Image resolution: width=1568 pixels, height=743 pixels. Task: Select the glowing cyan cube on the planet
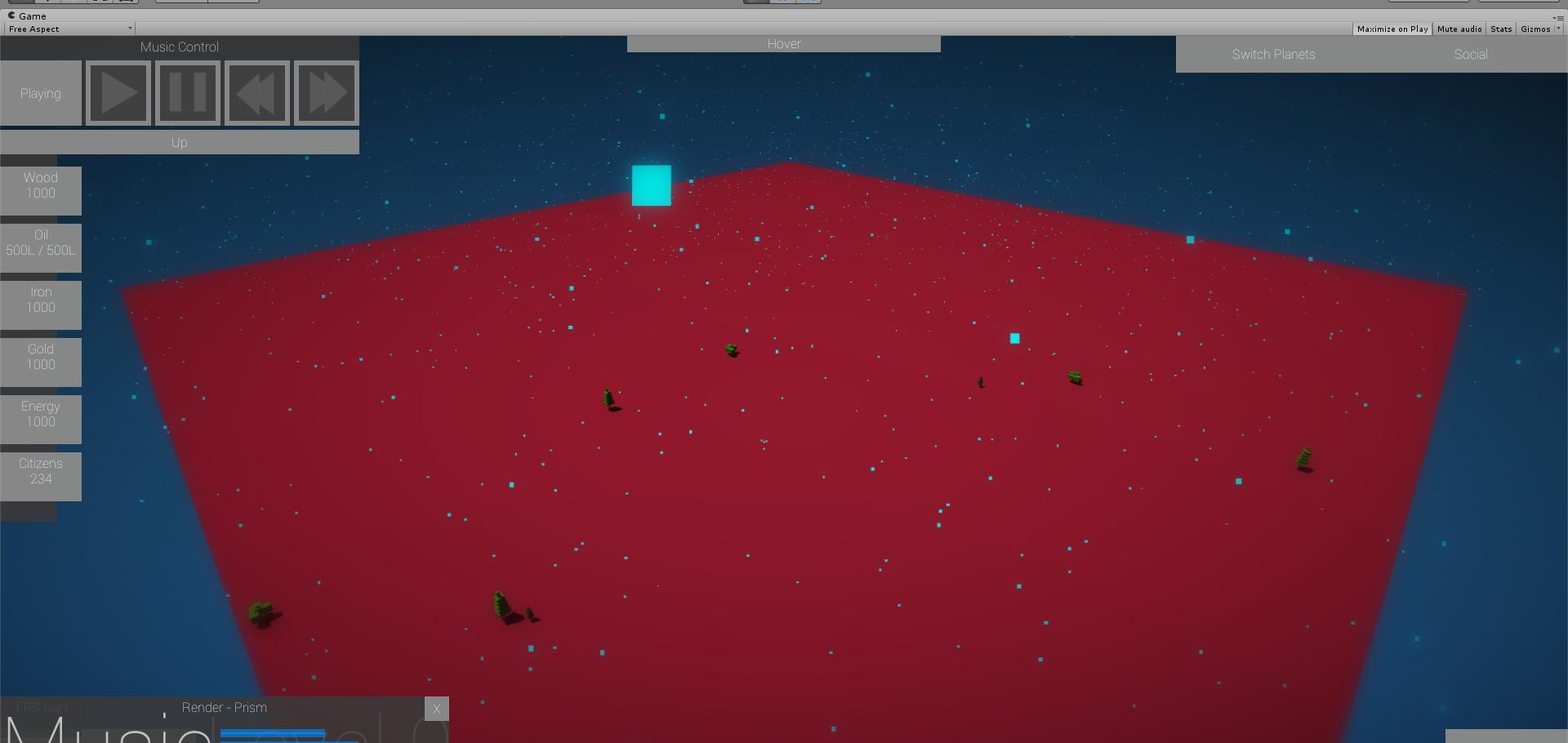click(650, 185)
